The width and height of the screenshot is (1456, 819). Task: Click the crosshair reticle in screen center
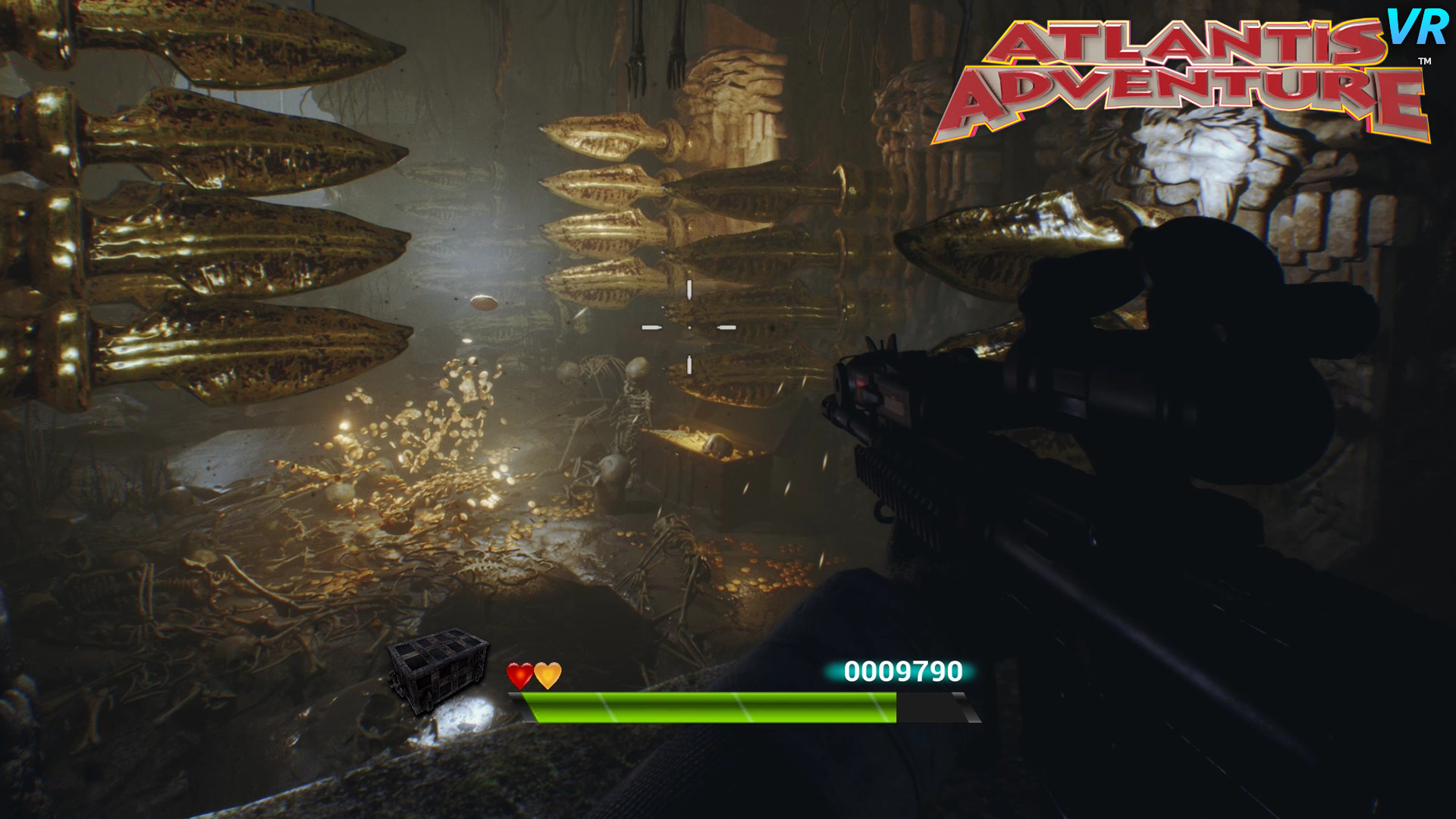pyautogui.click(x=689, y=326)
